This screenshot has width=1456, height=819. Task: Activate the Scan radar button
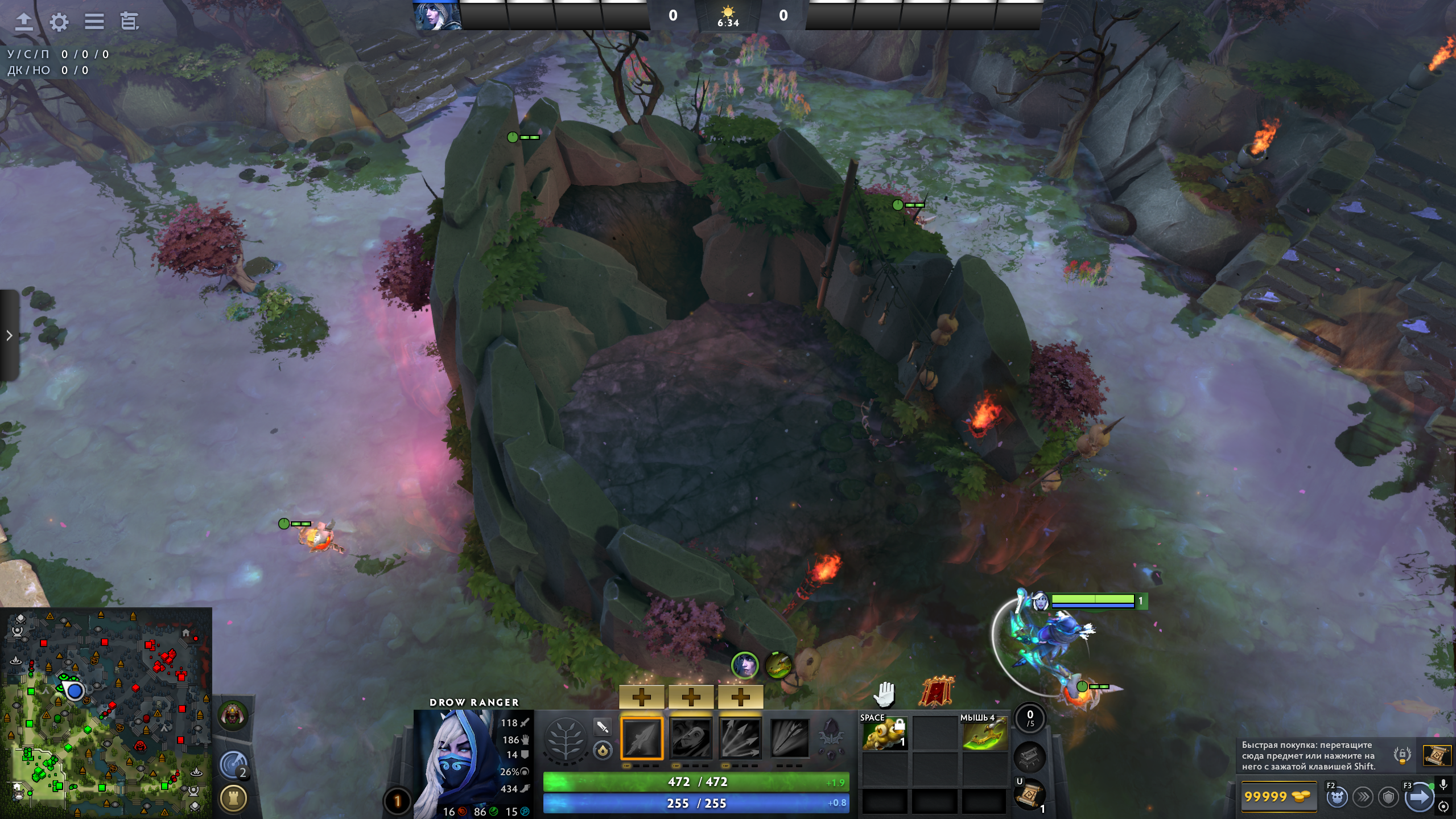(x=233, y=766)
